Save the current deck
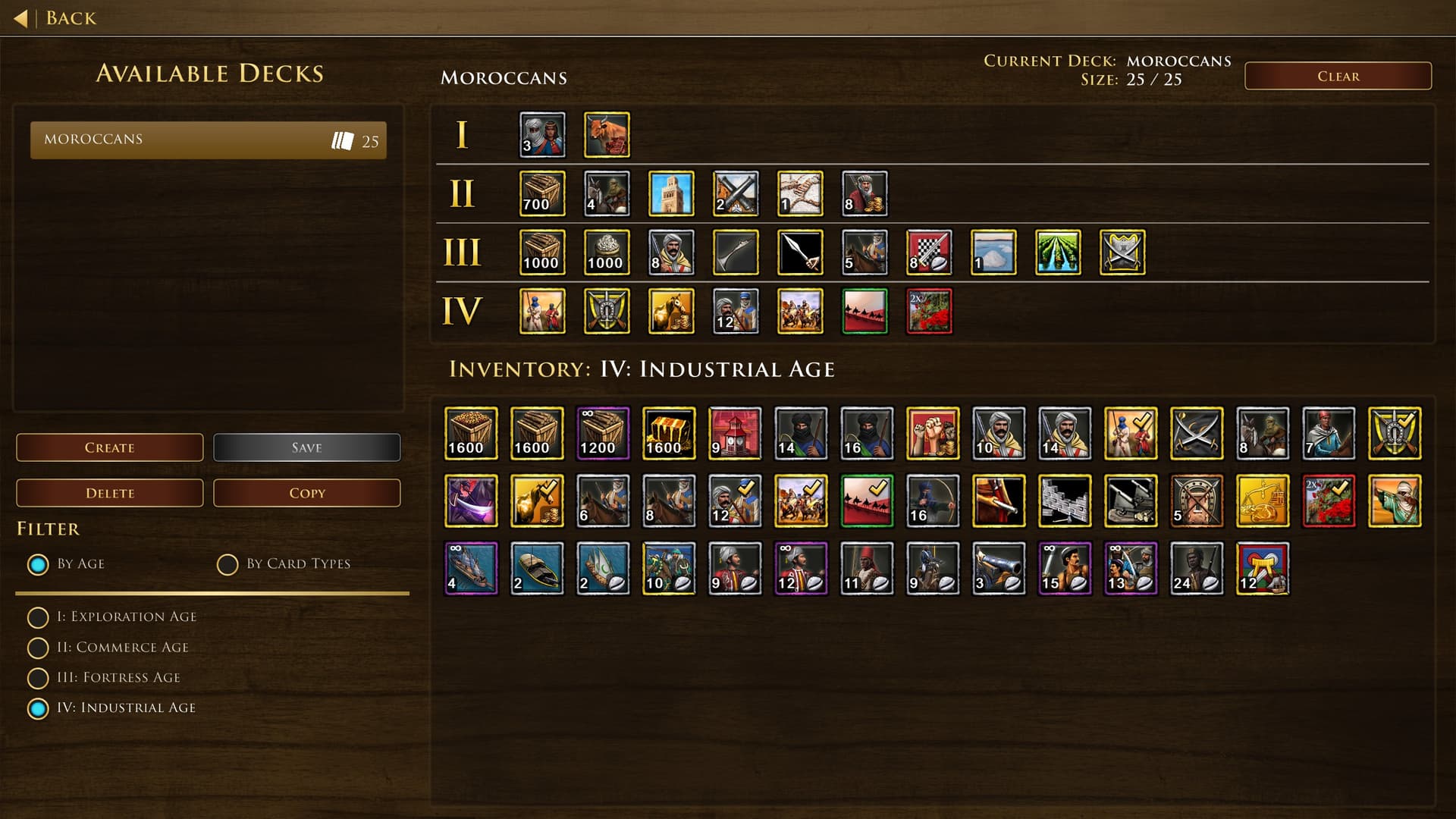This screenshot has width=1456, height=819. tap(306, 447)
